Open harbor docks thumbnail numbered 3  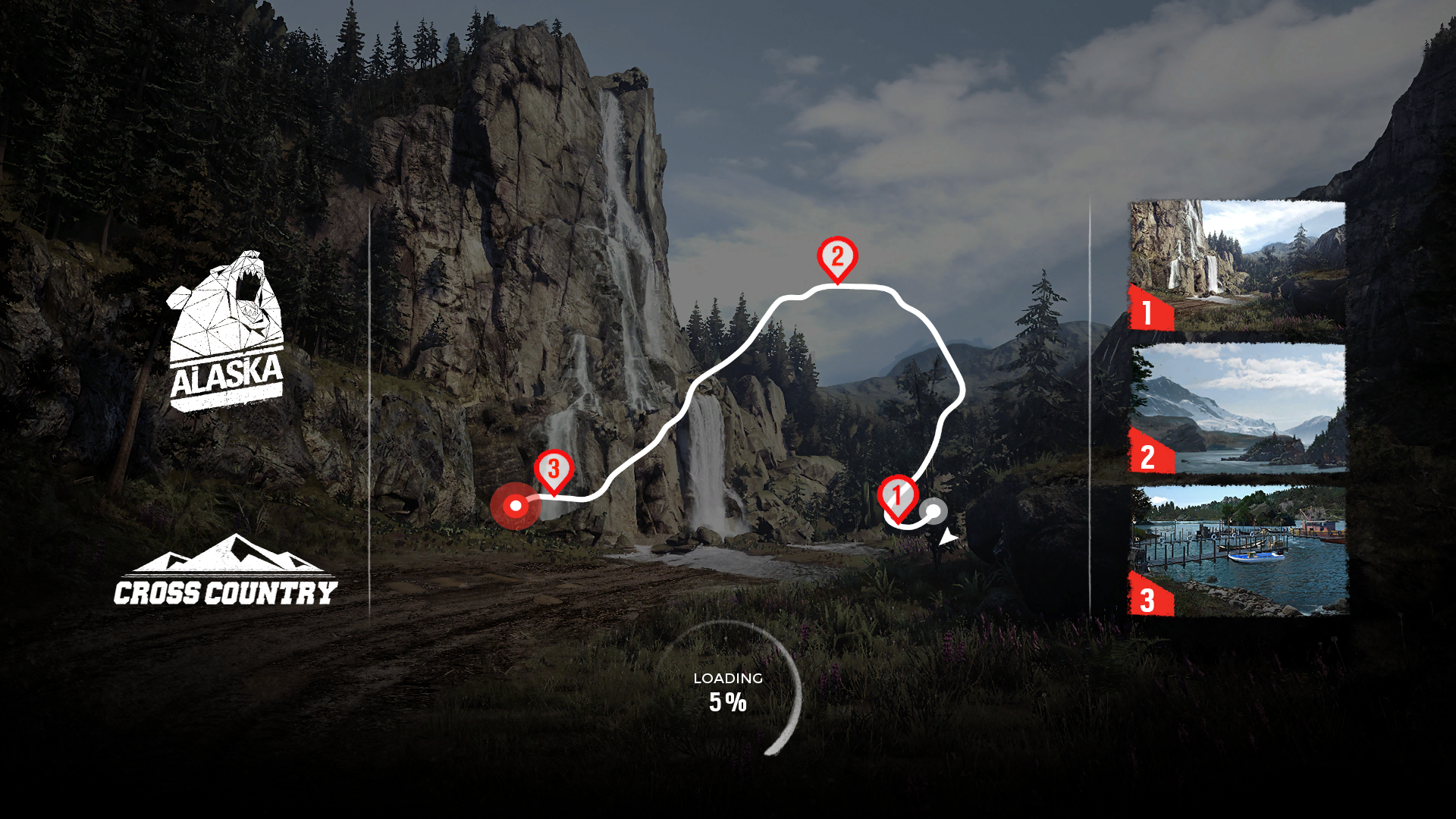[x=1238, y=551]
